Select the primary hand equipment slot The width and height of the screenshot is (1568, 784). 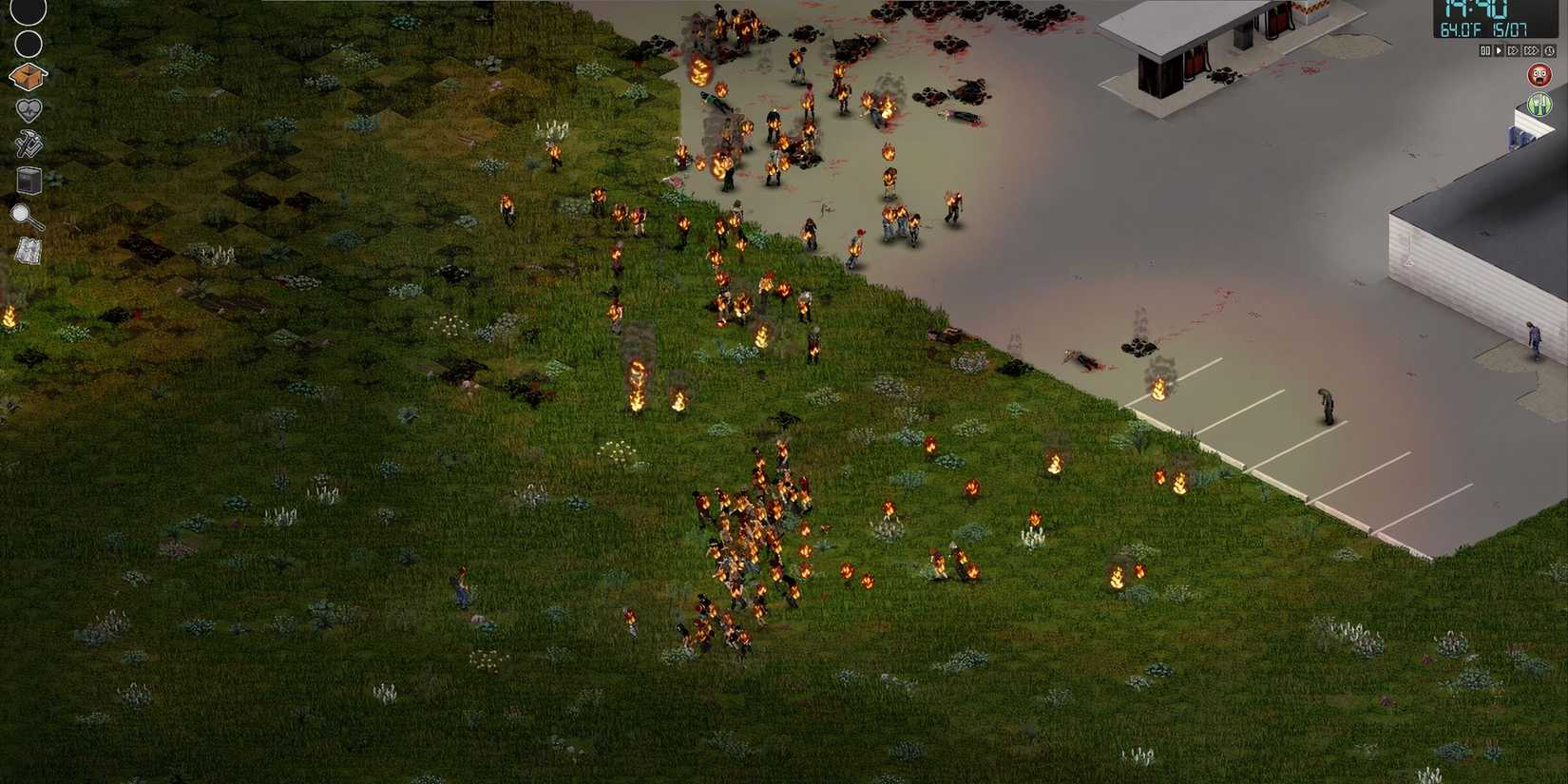tap(29, 11)
